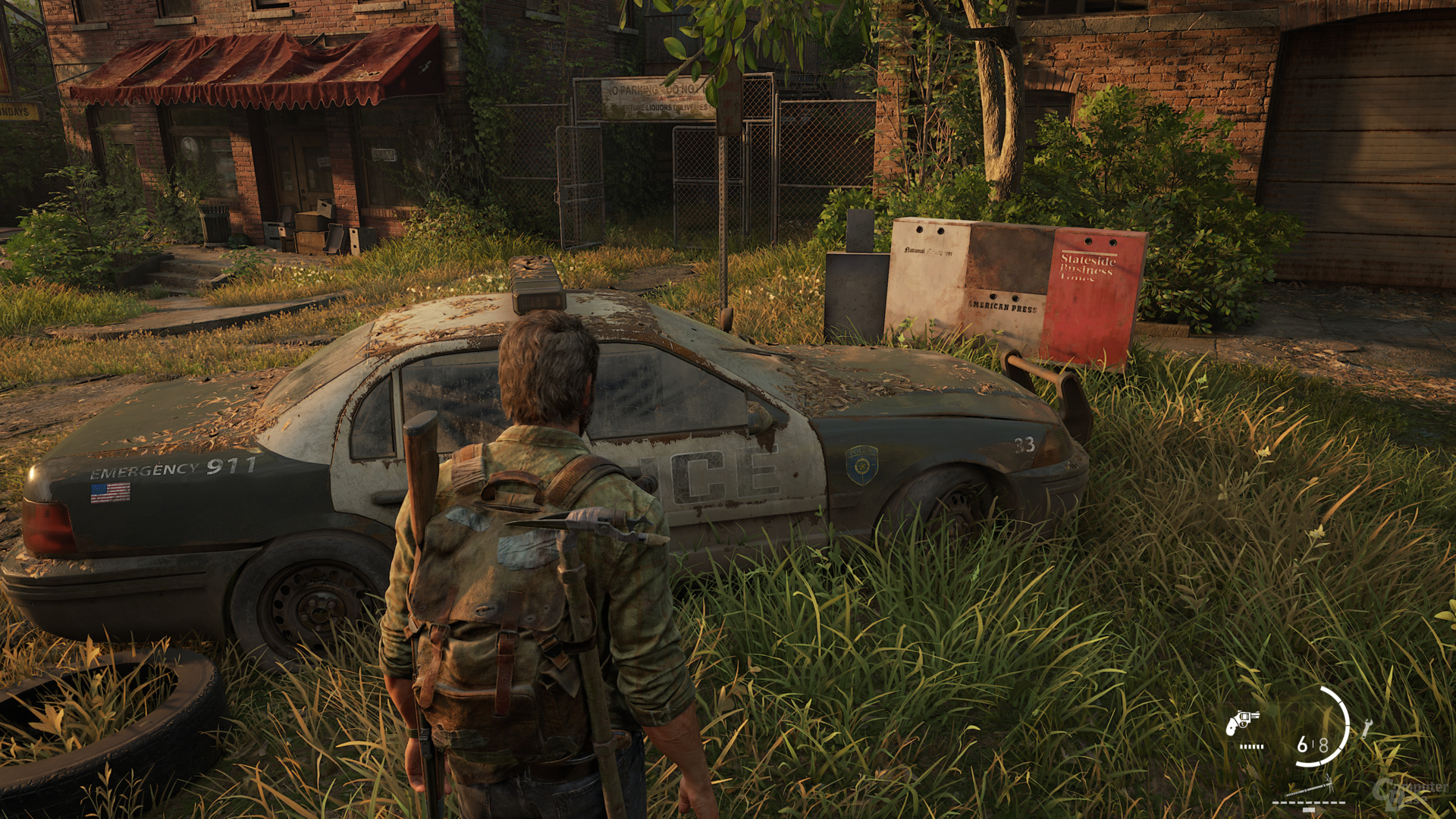Click the wrench upgrade icon
Image resolution: width=1456 pixels, height=819 pixels.
[1367, 729]
